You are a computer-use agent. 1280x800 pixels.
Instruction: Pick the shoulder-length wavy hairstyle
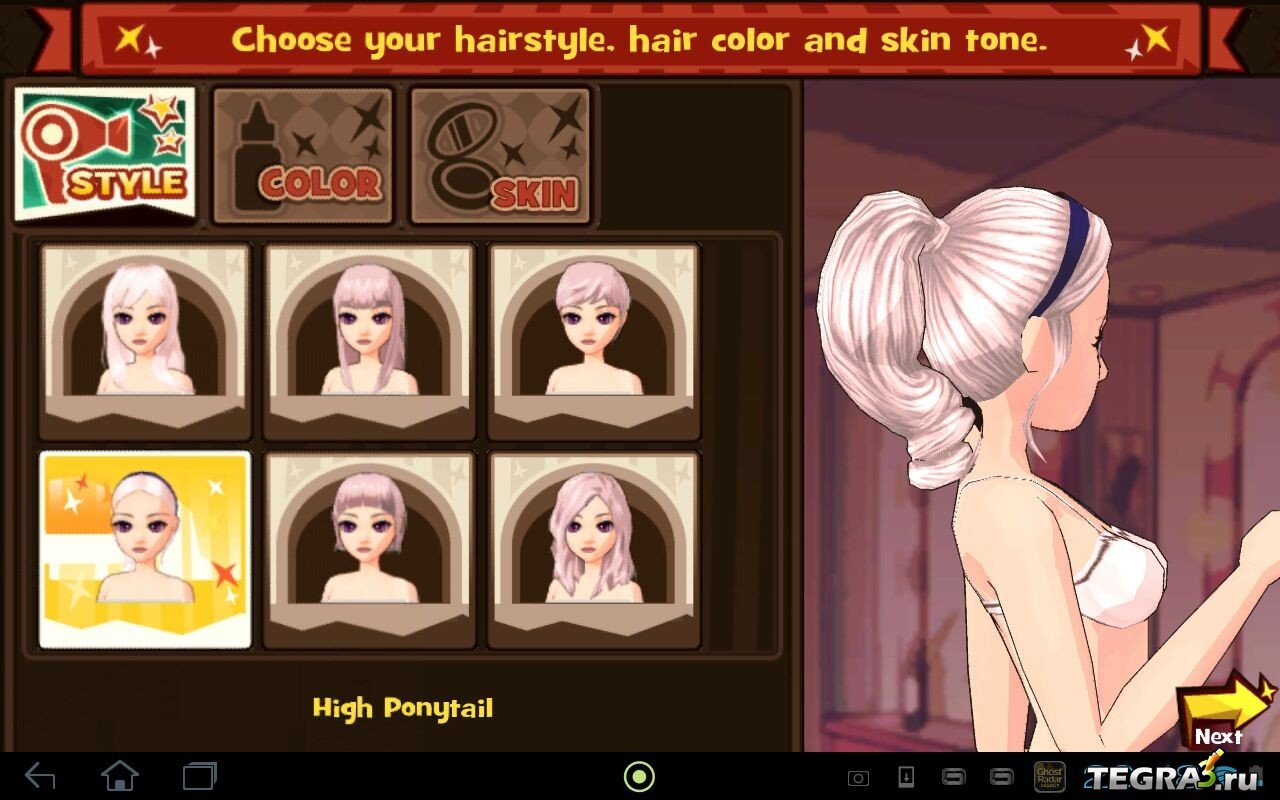[x=593, y=548]
